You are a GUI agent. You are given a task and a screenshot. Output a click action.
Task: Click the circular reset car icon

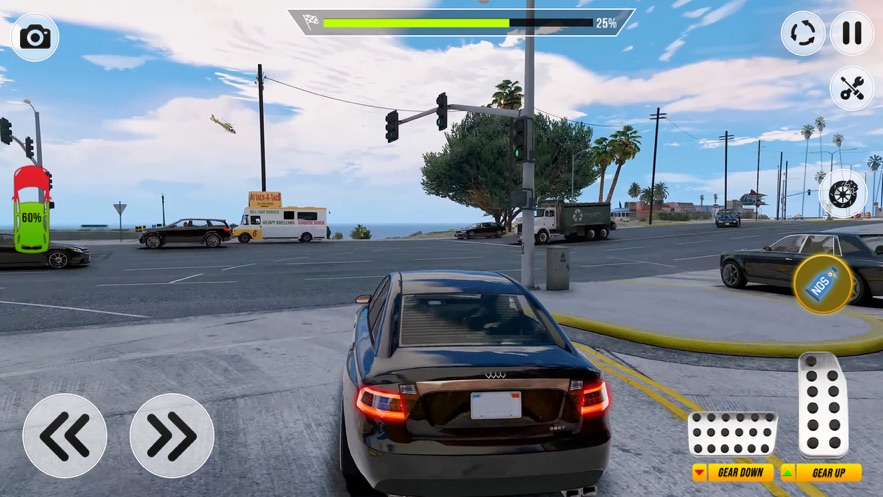[x=803, y=33]
